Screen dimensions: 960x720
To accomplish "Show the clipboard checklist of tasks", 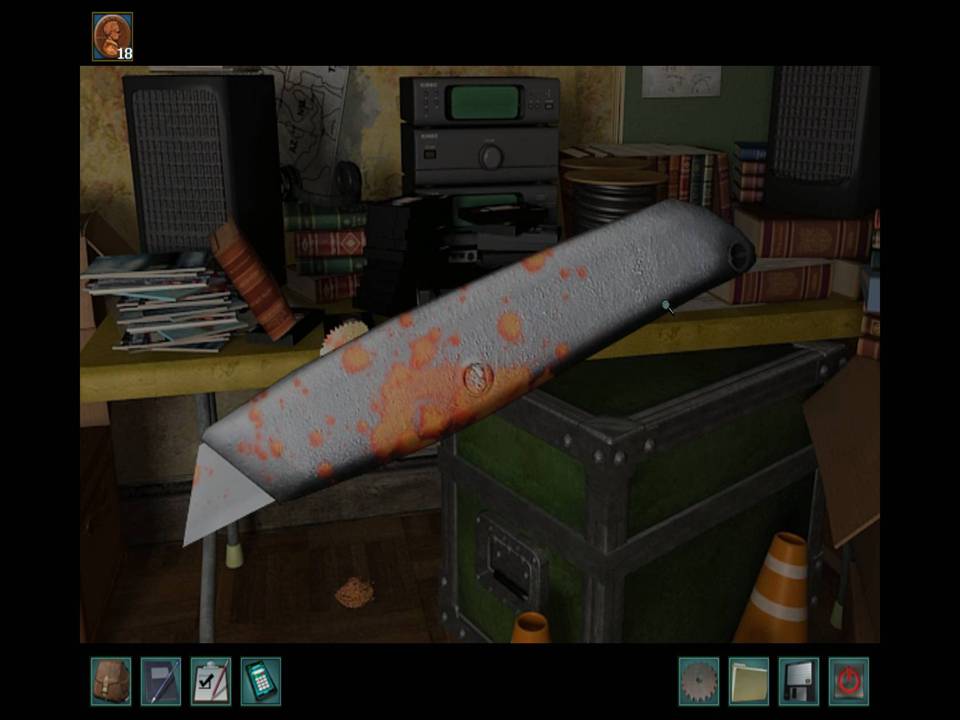I will 210,681.
